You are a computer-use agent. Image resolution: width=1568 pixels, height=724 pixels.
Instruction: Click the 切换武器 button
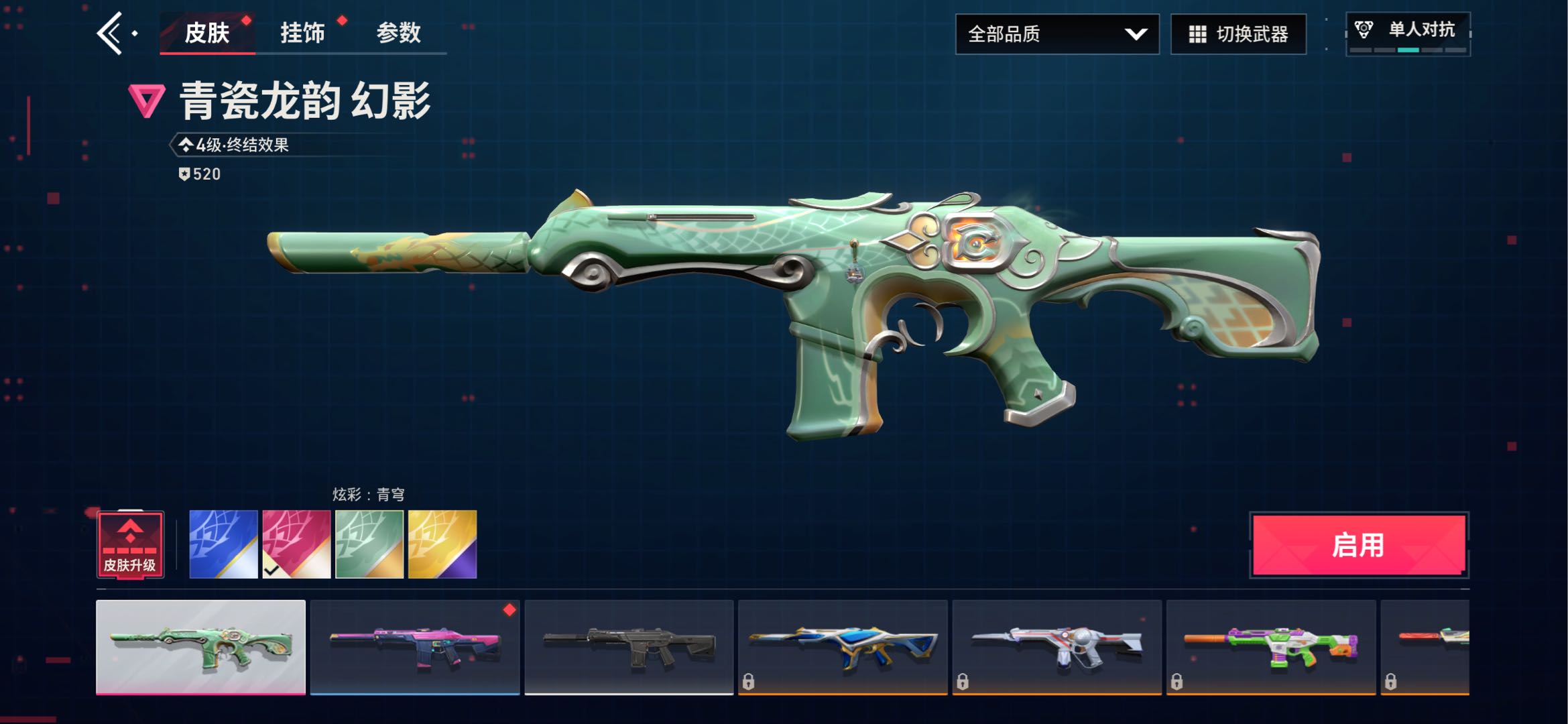1238,34
